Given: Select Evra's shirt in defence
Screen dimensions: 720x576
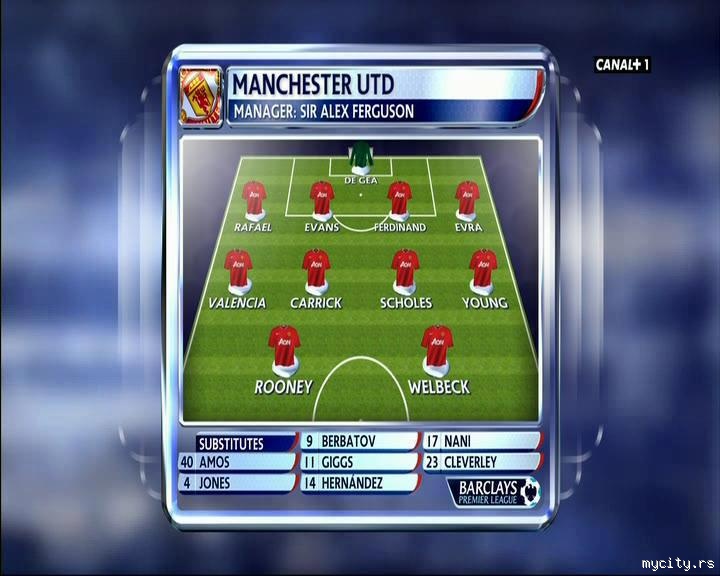Looking at the screenshot, I should 467,200.
